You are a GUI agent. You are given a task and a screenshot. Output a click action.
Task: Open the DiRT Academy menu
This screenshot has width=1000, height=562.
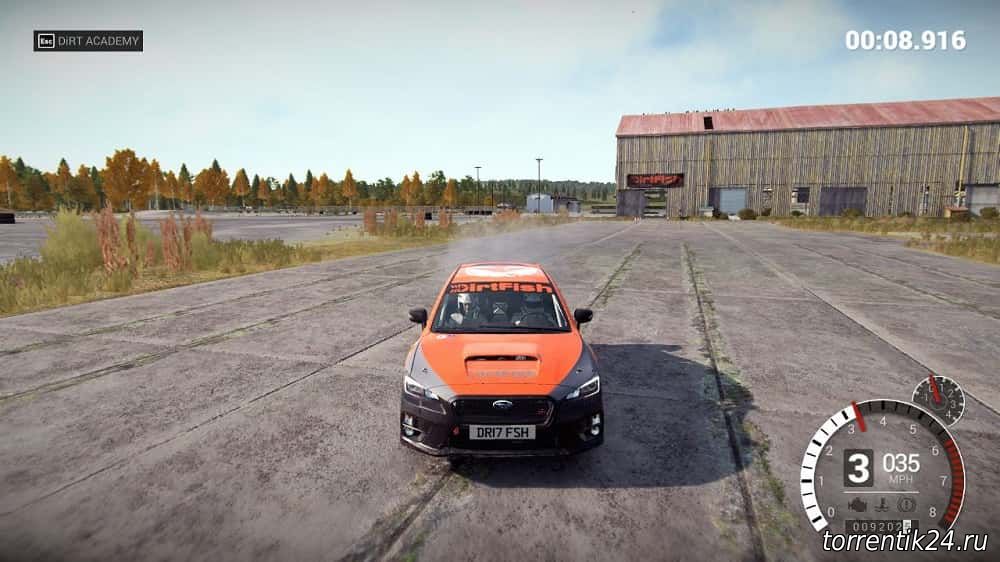(88, 41)
